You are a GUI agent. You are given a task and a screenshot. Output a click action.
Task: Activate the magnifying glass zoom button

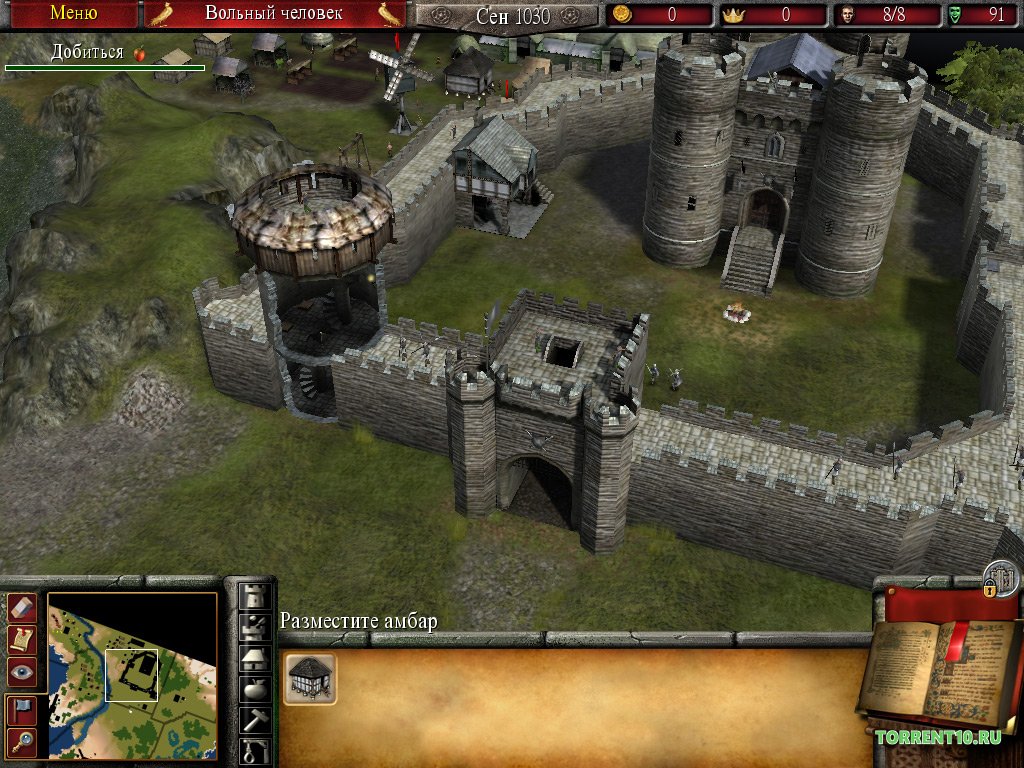pyautogui.click(x=22, y=741)
